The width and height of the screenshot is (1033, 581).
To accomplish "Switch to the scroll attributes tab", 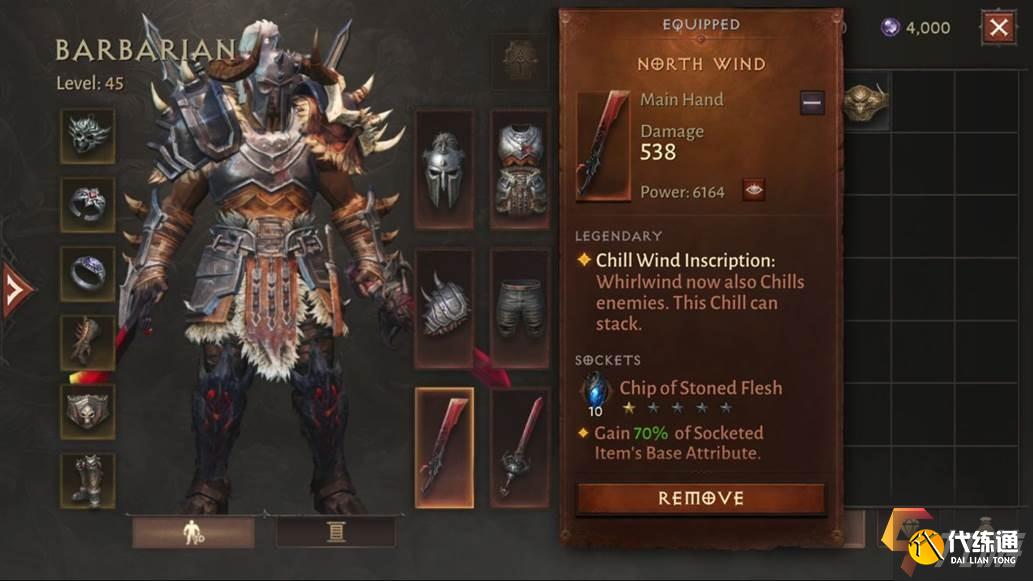I will (x=335, y=533).
